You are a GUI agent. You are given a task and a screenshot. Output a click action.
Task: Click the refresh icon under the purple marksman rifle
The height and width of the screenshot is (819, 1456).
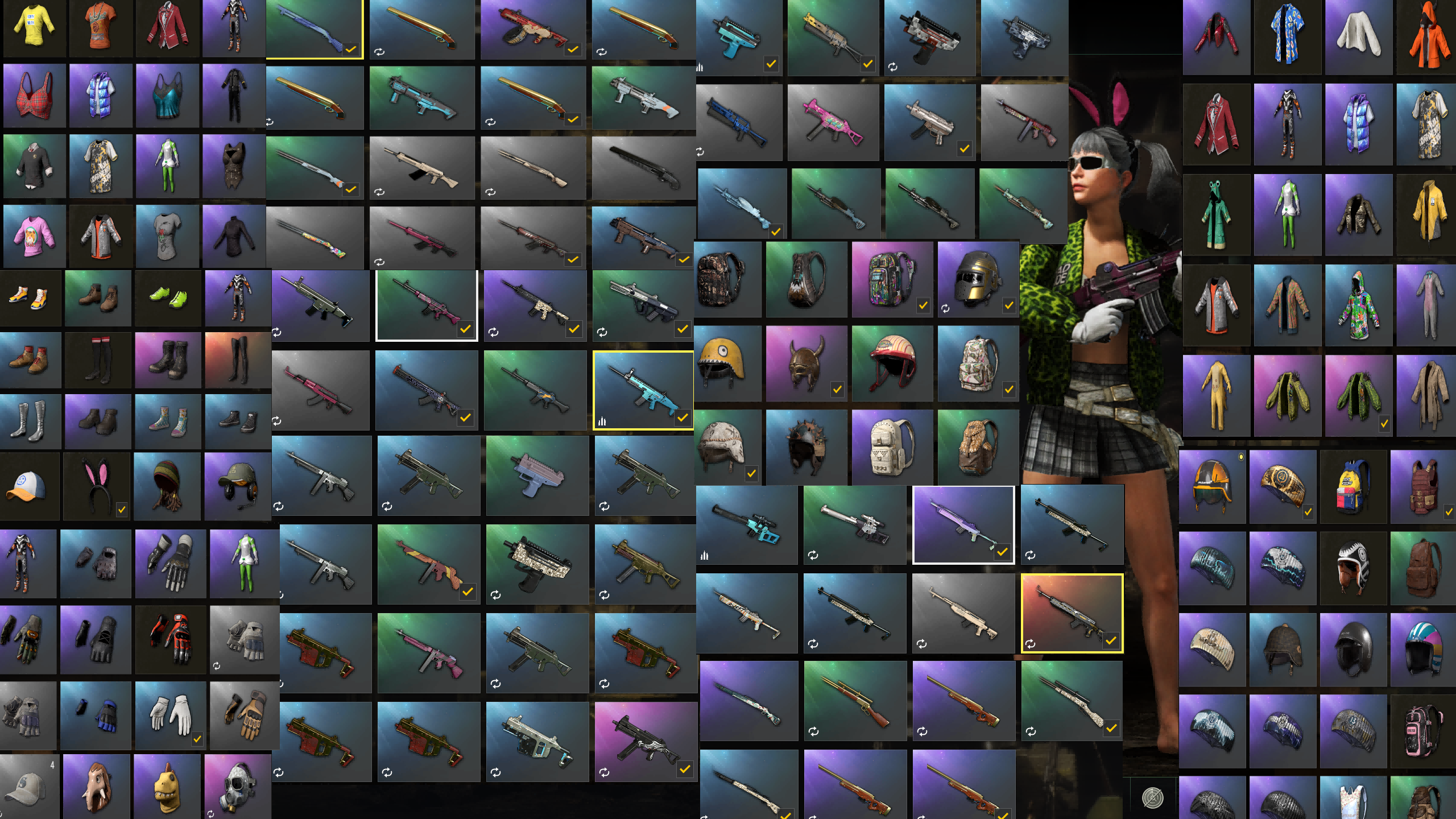tap(921, 643)
